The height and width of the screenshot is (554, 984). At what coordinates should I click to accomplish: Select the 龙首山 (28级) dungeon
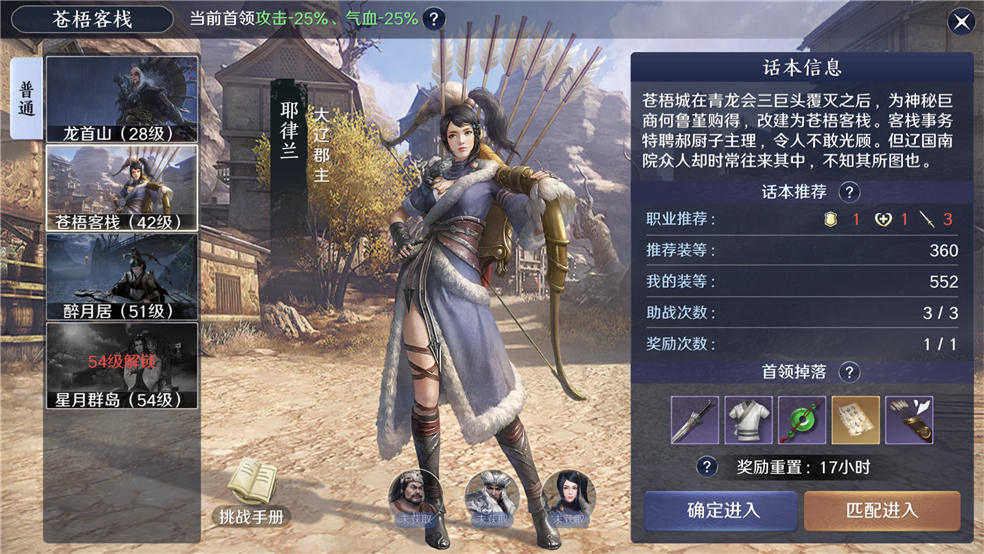click(121, 99)
